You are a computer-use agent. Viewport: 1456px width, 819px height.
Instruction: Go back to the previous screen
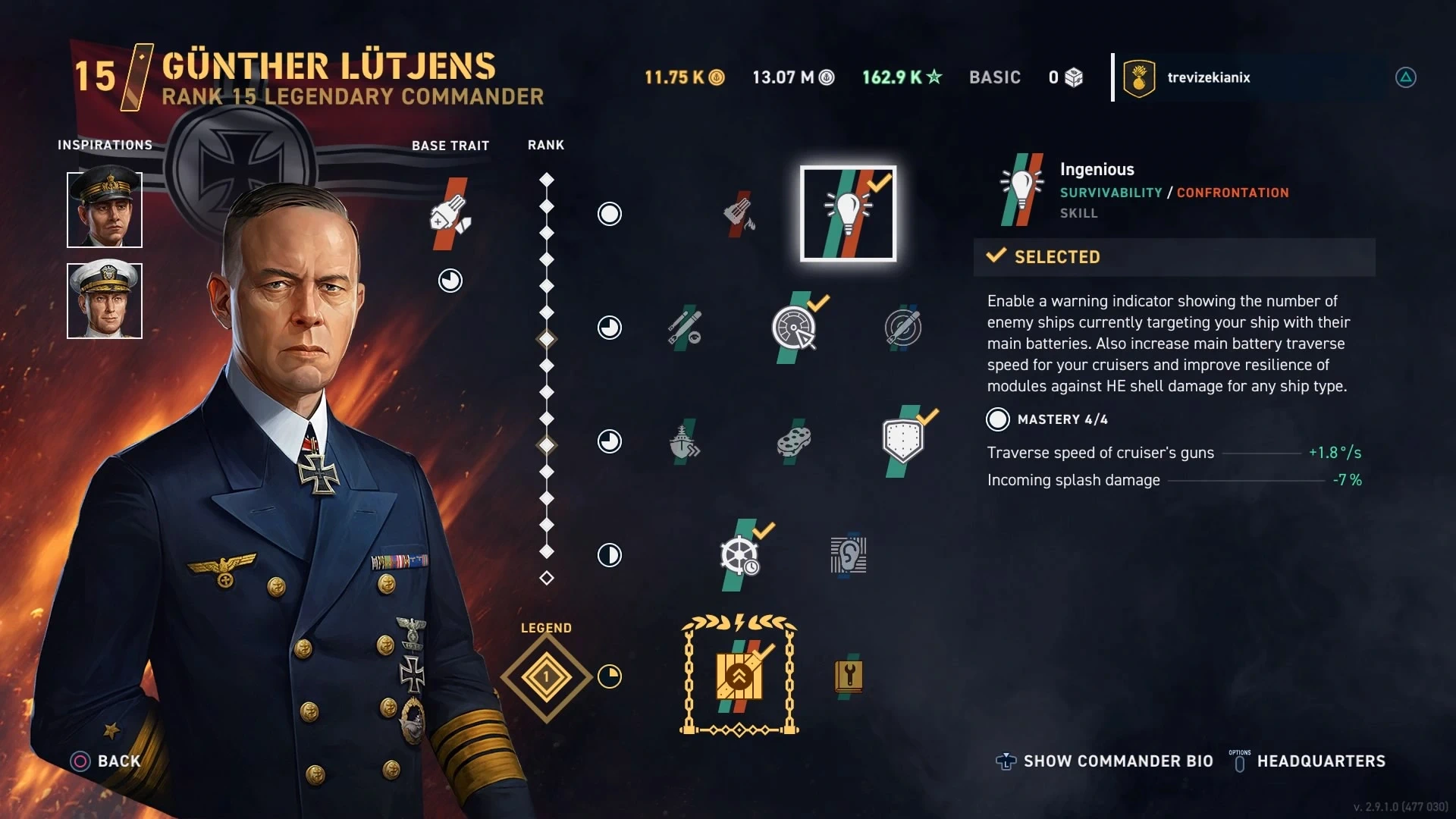click(106, 761)
